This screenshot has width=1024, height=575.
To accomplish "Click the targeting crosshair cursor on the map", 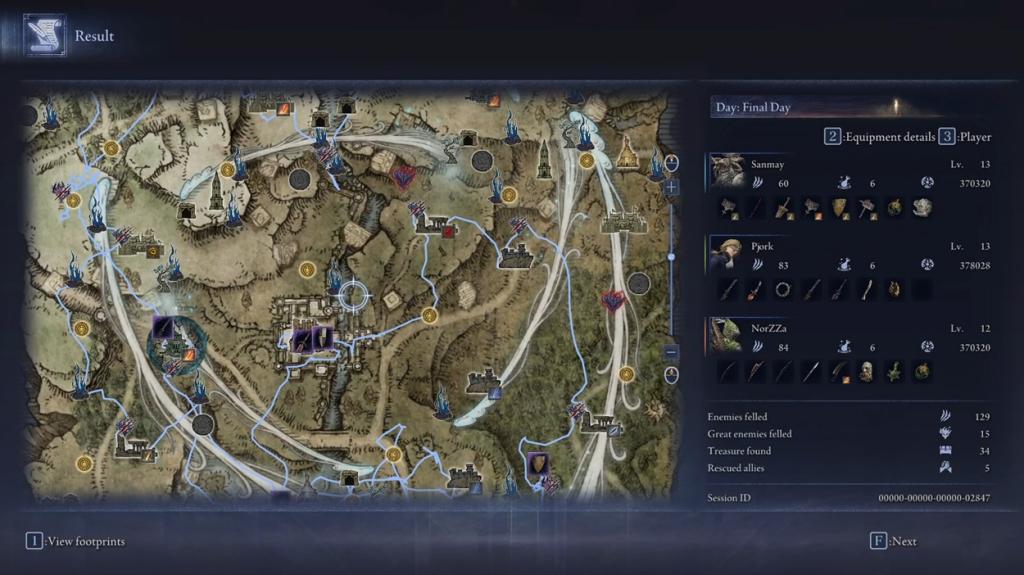I will [352, 295].
